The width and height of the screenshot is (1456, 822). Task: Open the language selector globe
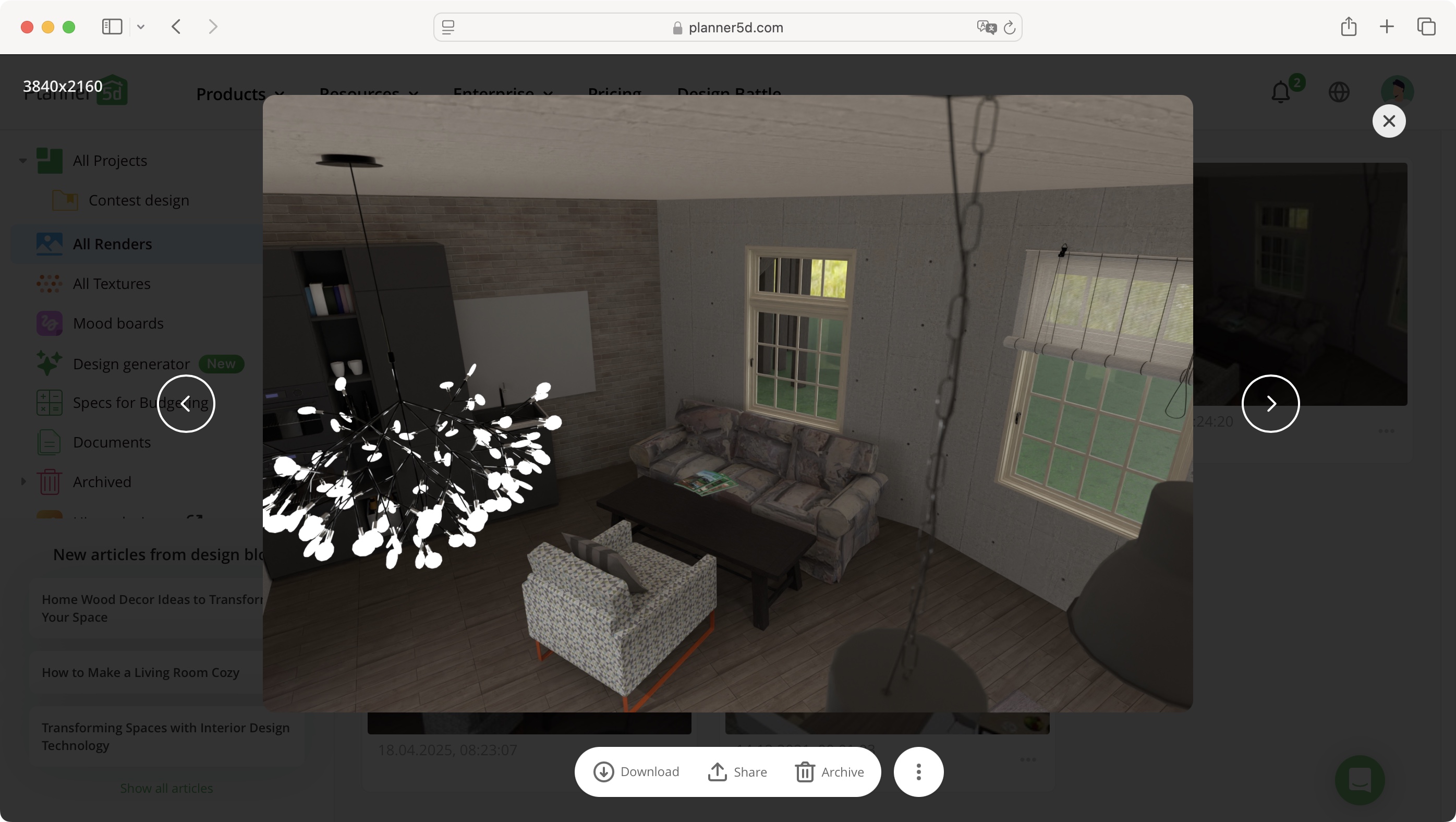click(1340, 92)
